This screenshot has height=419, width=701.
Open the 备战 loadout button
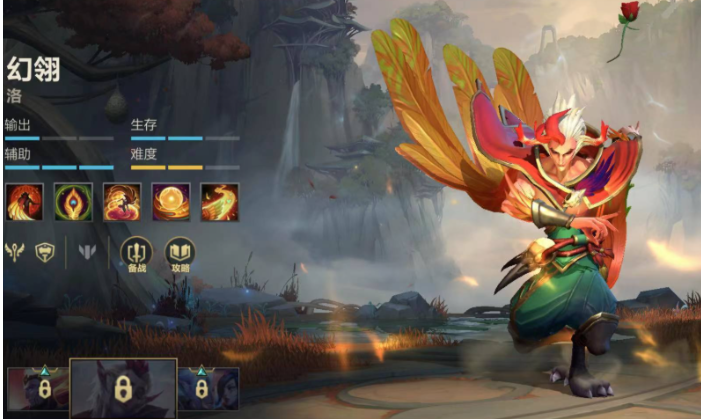[135, 254]
